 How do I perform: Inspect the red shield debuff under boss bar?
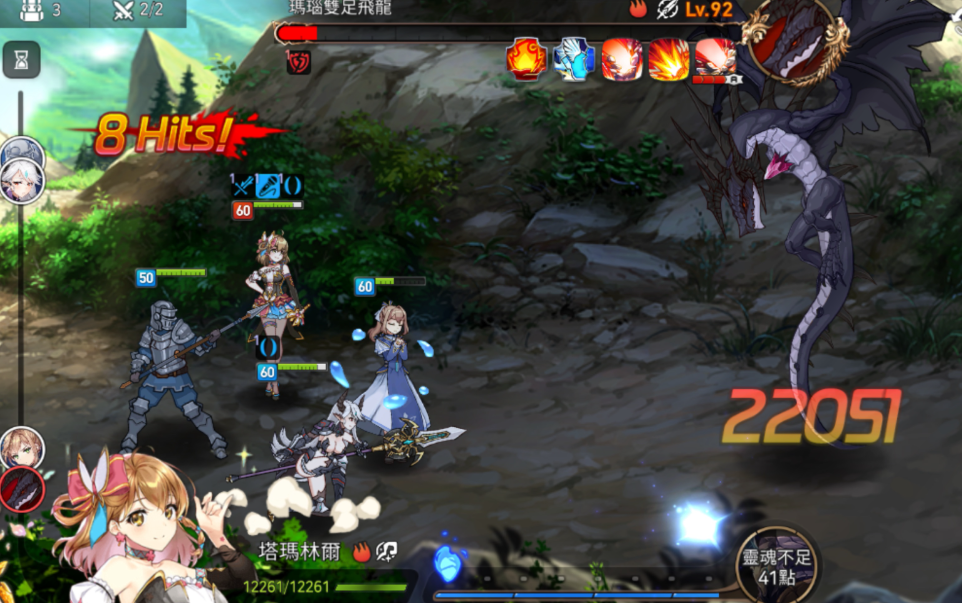[x=299, y=62]
